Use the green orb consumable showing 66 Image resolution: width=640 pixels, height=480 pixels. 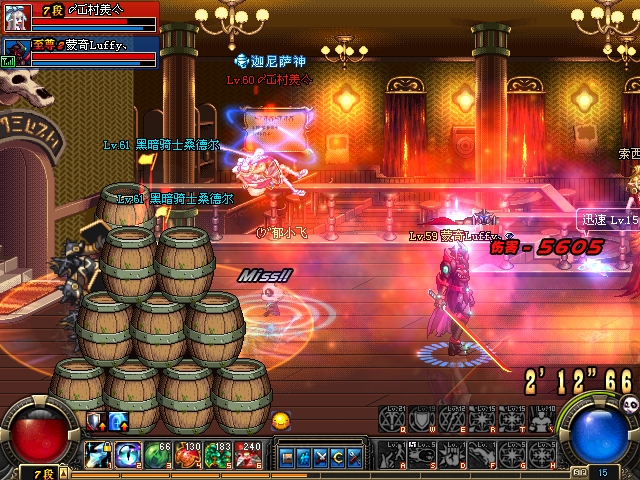click(159, 455)
